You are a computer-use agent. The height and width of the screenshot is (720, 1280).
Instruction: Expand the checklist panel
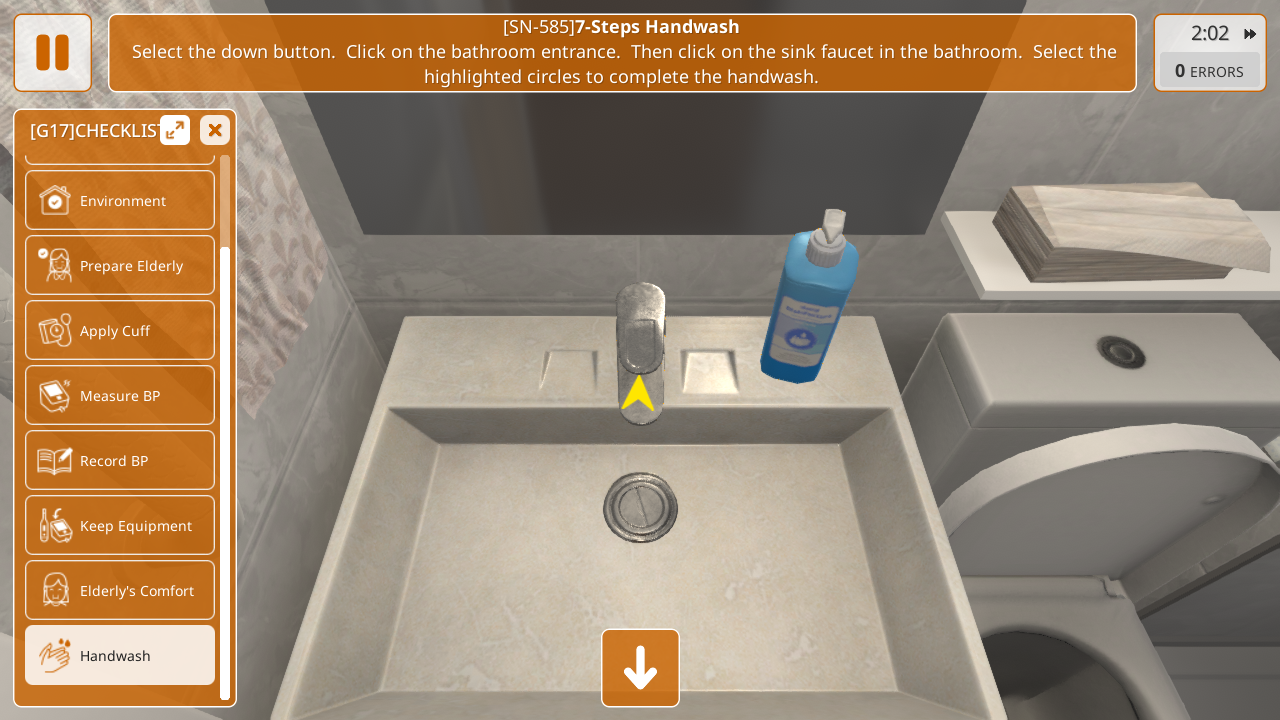click(175, 130)
